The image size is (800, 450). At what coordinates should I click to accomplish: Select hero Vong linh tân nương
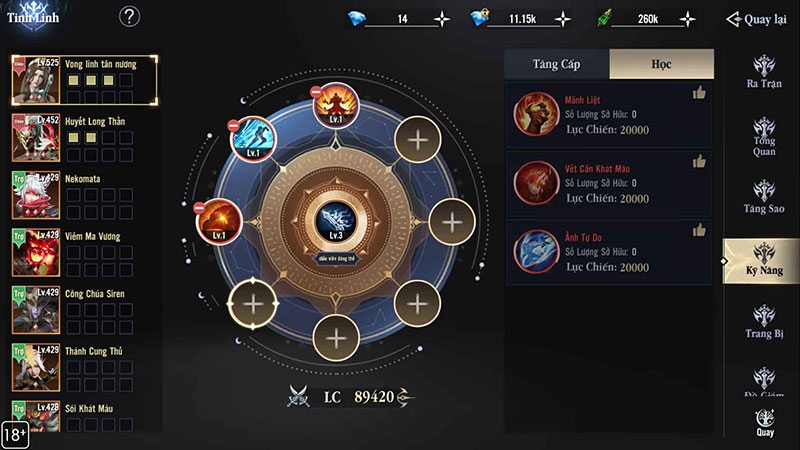point(84,80)
